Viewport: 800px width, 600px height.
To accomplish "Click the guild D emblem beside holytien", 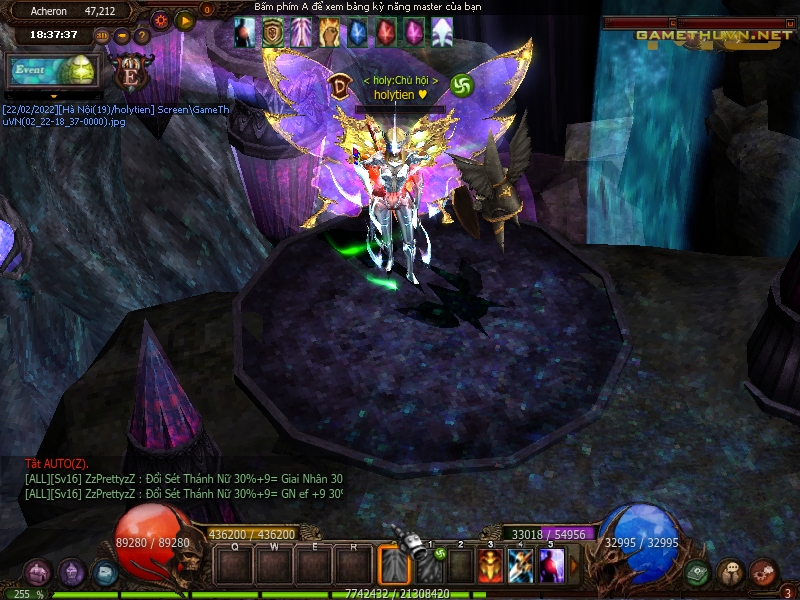I will [339, 86].
